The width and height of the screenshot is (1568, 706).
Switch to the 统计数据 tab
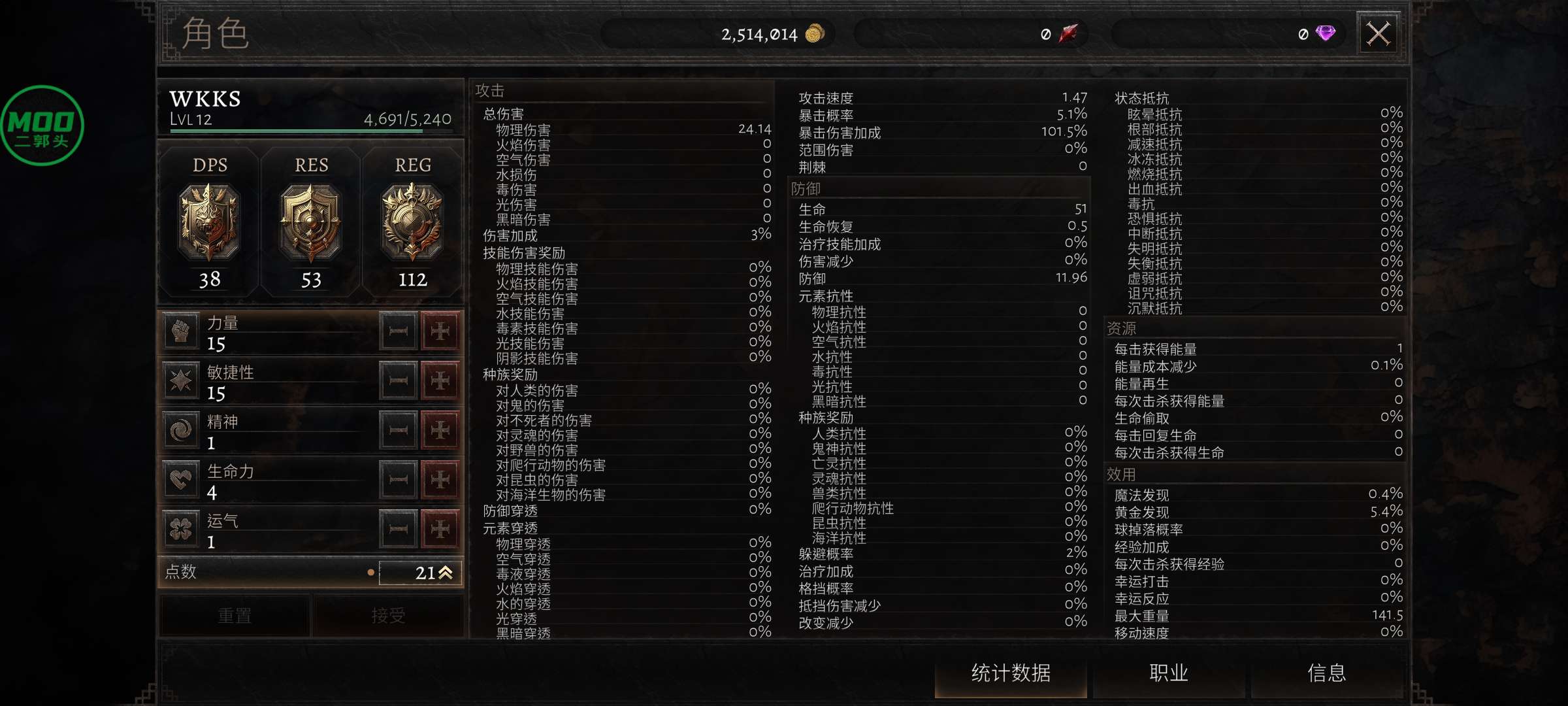pyautogui.click(x=1011, y=672)
